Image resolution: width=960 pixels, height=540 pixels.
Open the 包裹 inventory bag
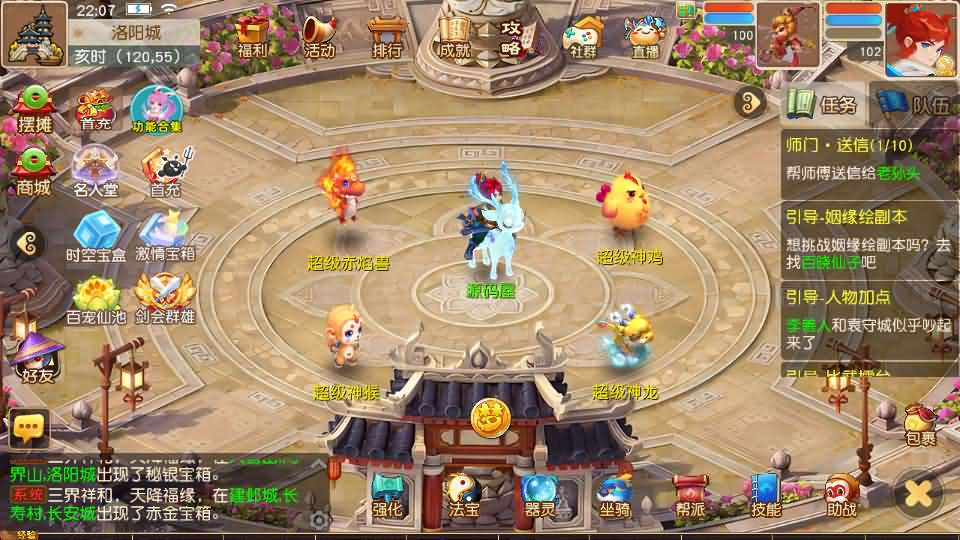920,424
